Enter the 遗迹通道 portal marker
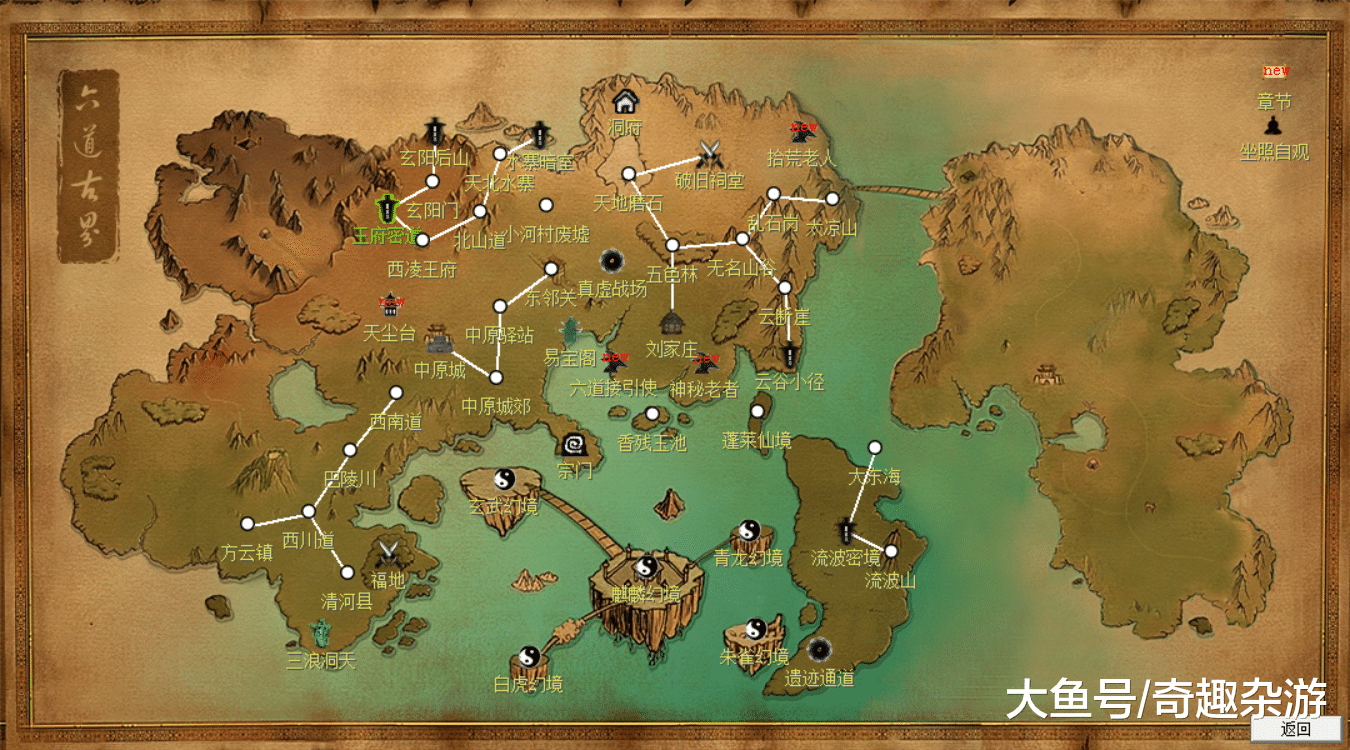The width and height of the screenshot is (1350, 750). pos(820,651)
